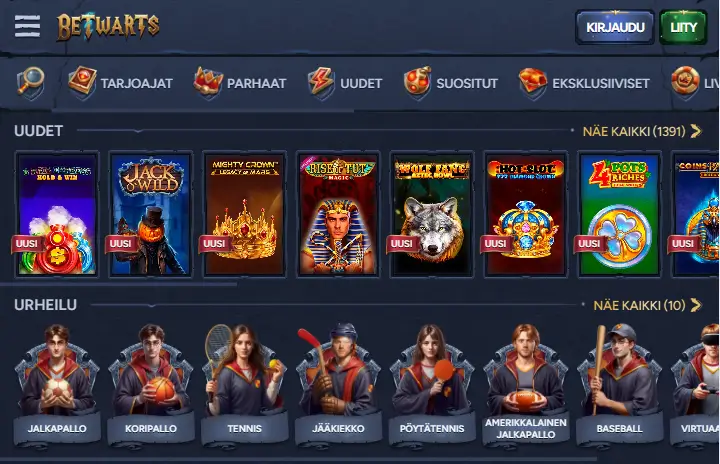Play the Wolf Fang game
Screen dimensions: 720x464
pyautogui.click(x=432, y=214)
